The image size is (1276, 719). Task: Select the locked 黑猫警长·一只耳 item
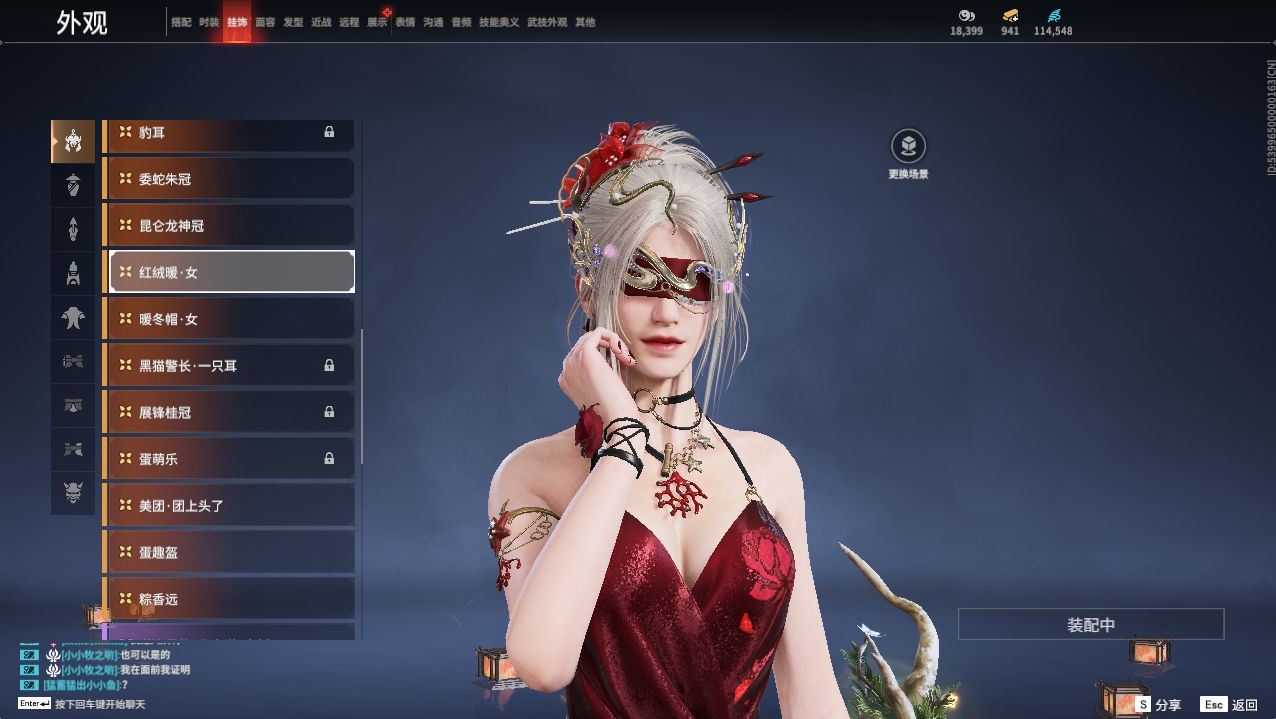(230, 366)
